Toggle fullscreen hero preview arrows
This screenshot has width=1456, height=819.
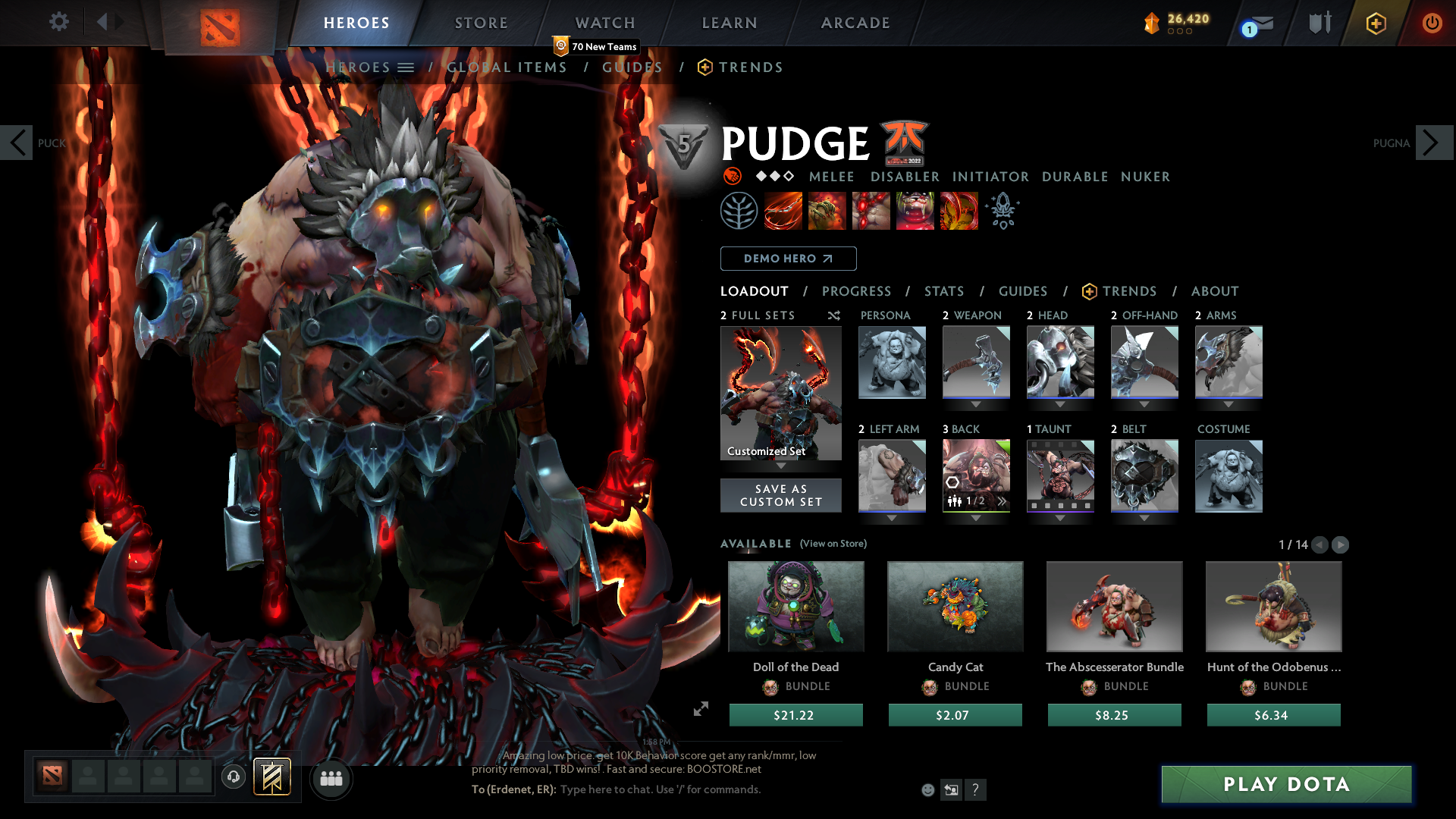[701, 710]
